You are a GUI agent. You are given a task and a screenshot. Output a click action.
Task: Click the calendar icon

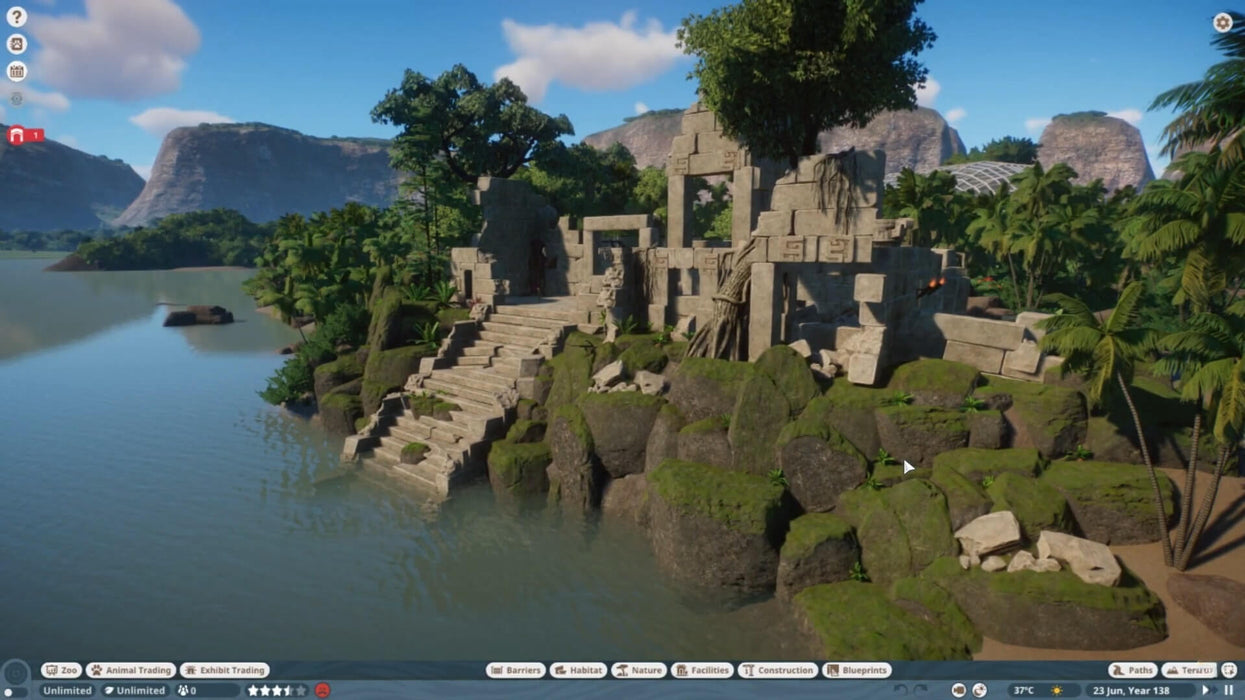pos(16,71)
